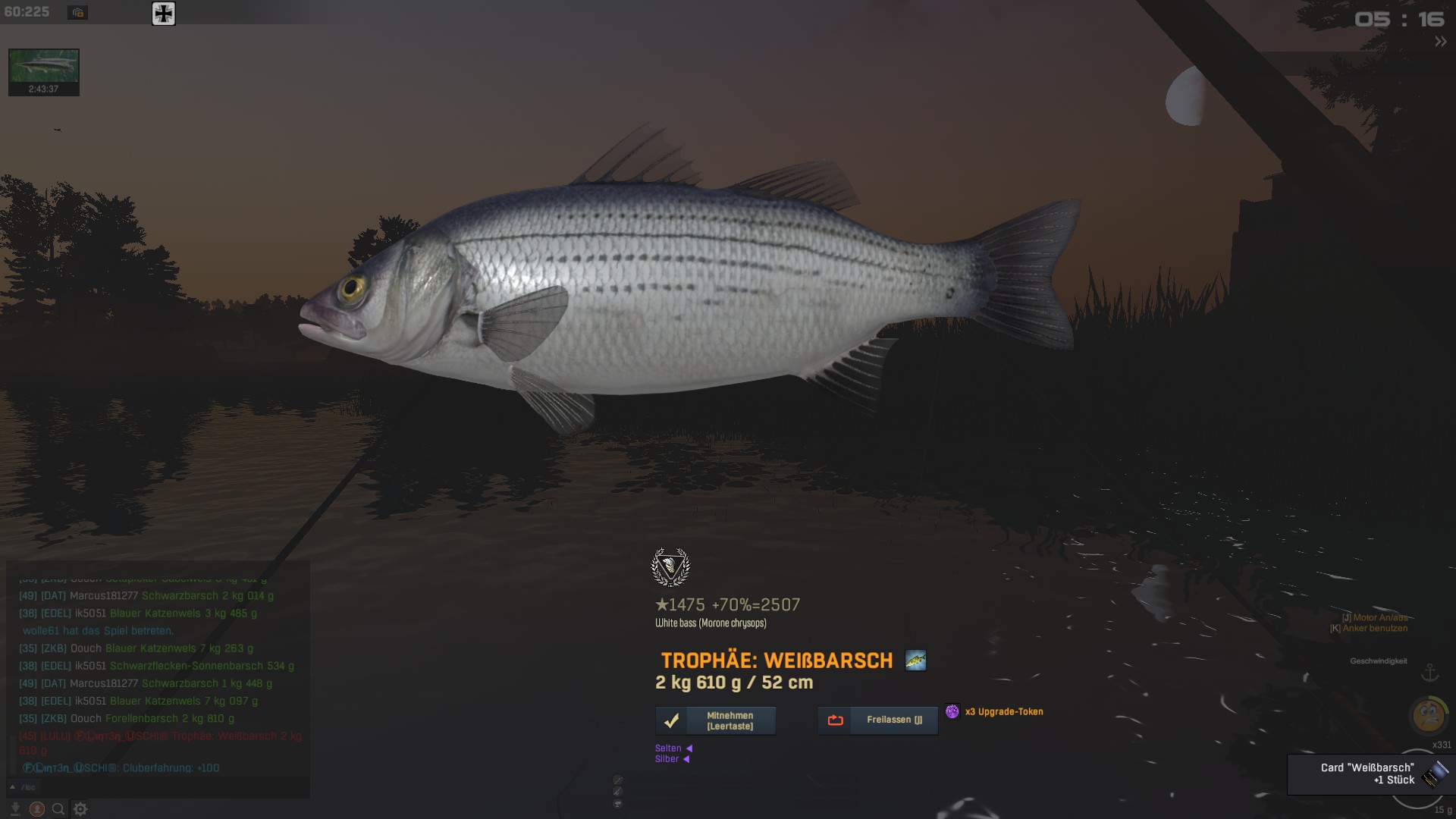1456x819 pixels.
Task: Click the laurel wreath trophy badge
Action: 670,567
